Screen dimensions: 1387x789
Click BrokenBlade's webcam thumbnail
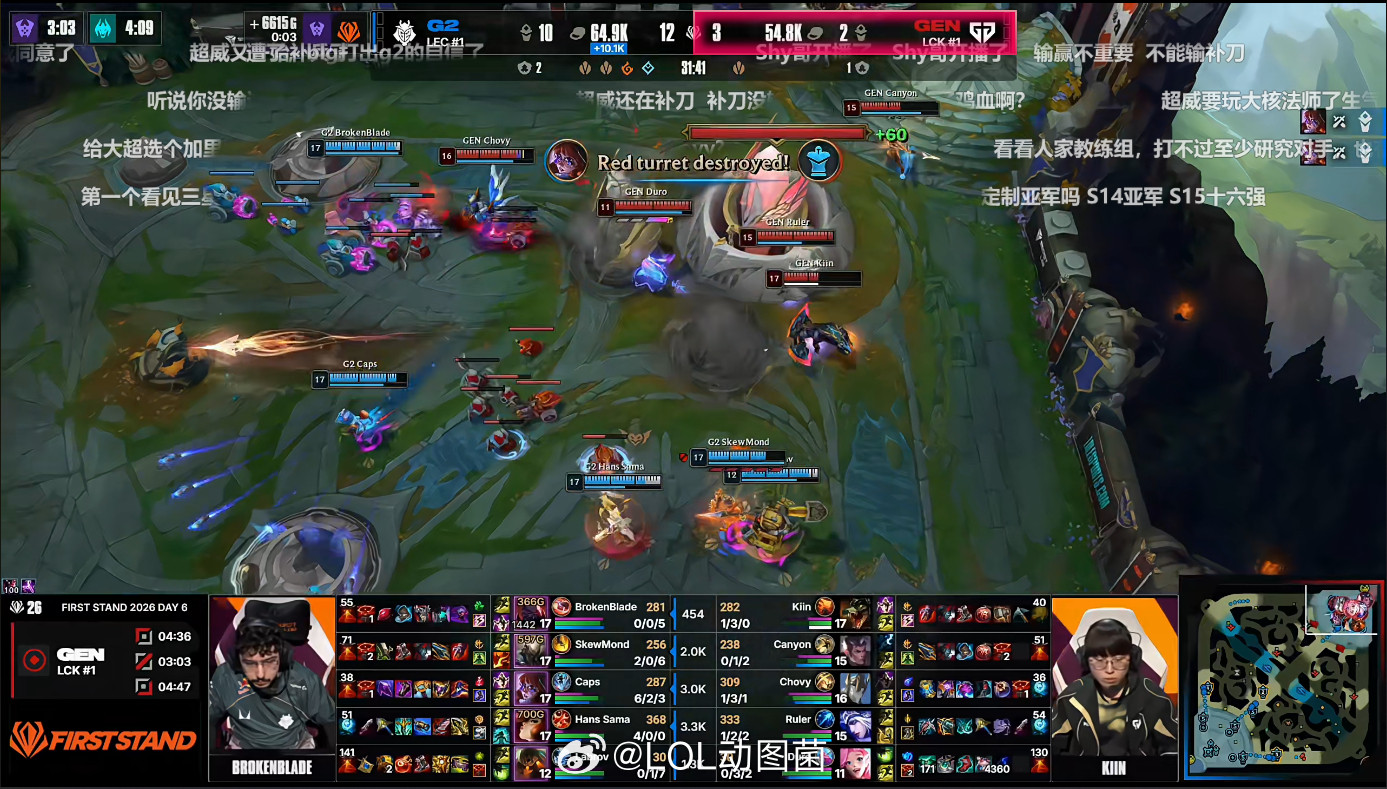pyautogui.click(x=272, y=675)
